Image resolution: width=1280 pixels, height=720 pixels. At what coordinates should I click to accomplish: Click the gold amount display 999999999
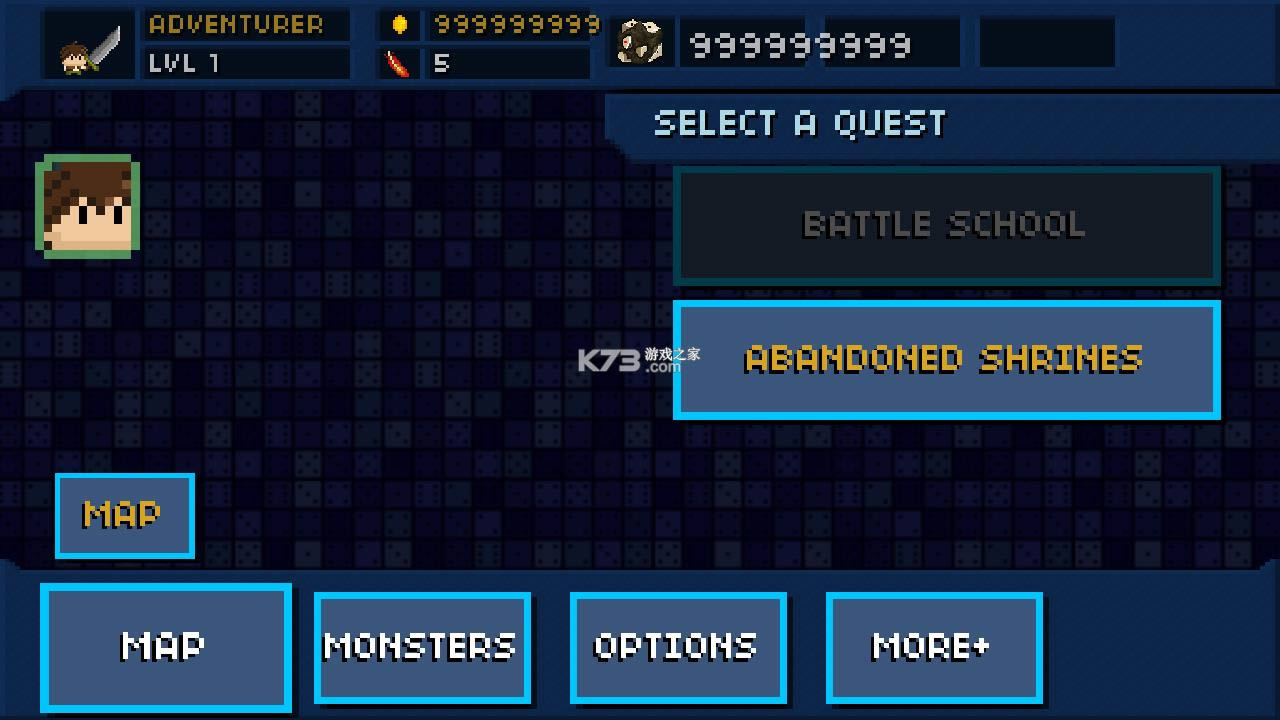tap(513, 24)
